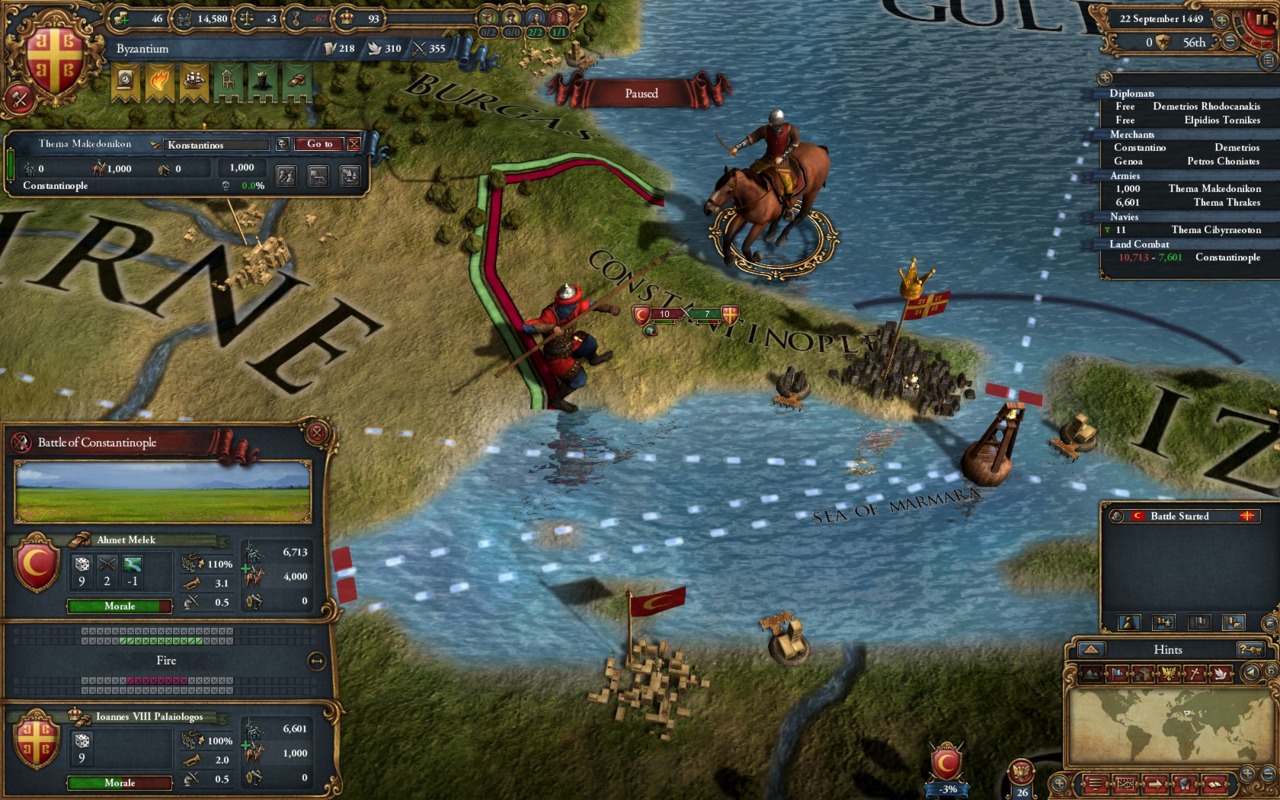Open the flag-star messages tab in message log
Screen dimensions: 1280x800
coord(1163,623)
